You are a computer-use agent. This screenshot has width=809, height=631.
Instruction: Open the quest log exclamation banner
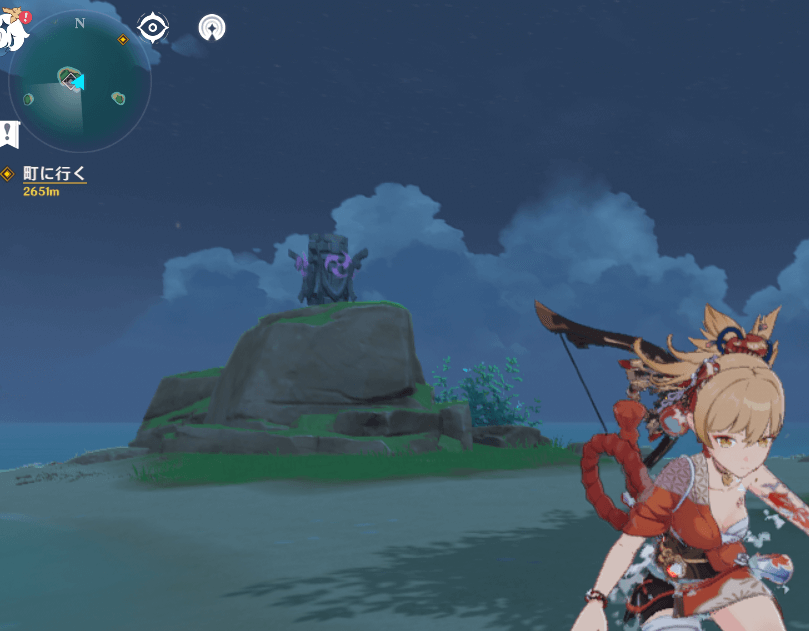pyautogui.click(x=9, y=132)
